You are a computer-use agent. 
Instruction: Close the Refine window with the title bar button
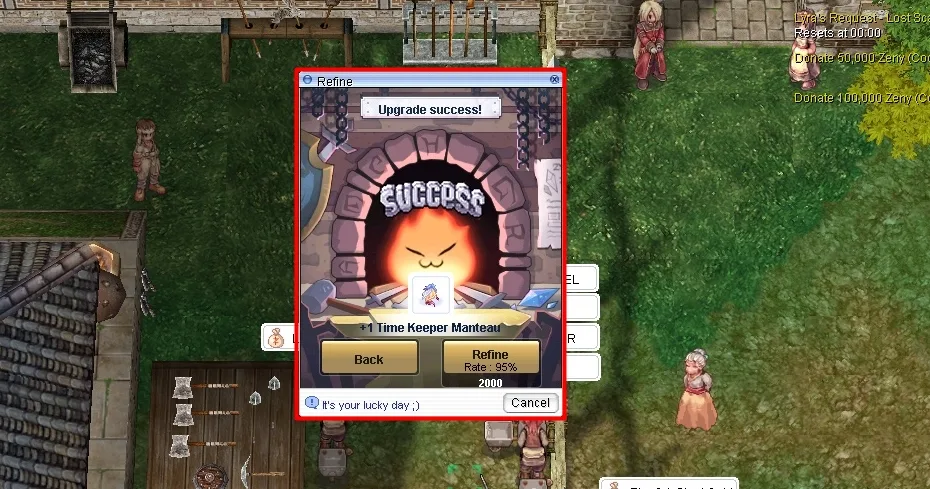point(554,80)
